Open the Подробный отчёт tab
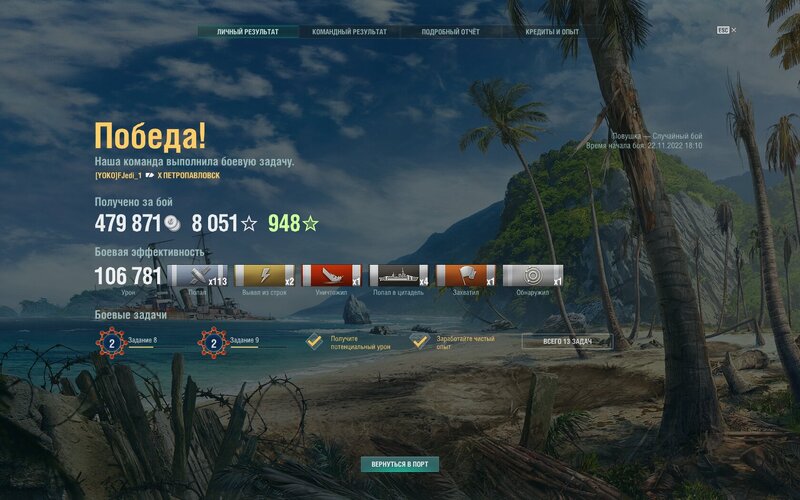This screenshot has width=800, height=500. 450,32
